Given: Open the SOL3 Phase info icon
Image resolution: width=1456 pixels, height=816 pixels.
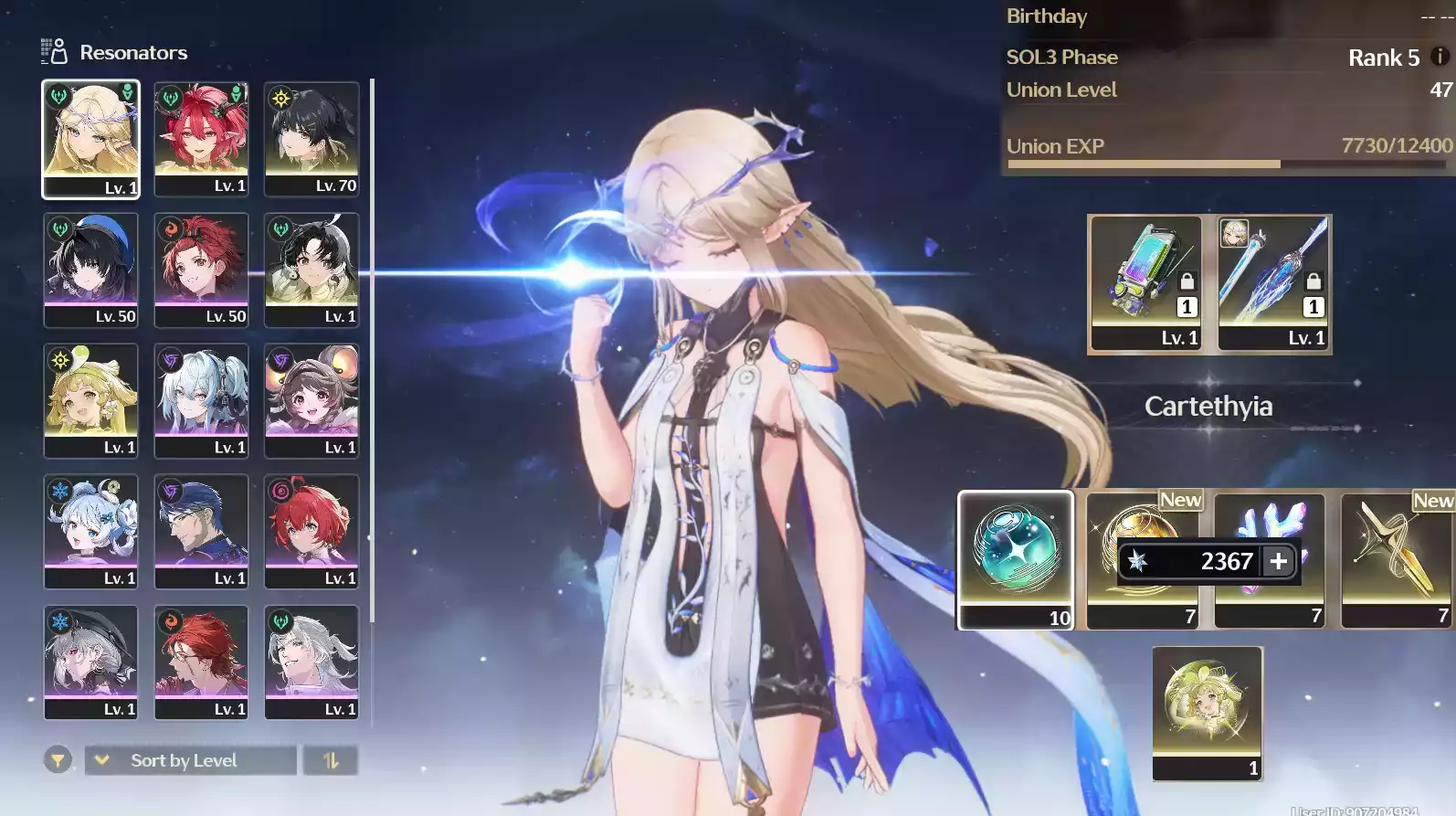Looking at the screenshot, I should tap(1440, 57).
